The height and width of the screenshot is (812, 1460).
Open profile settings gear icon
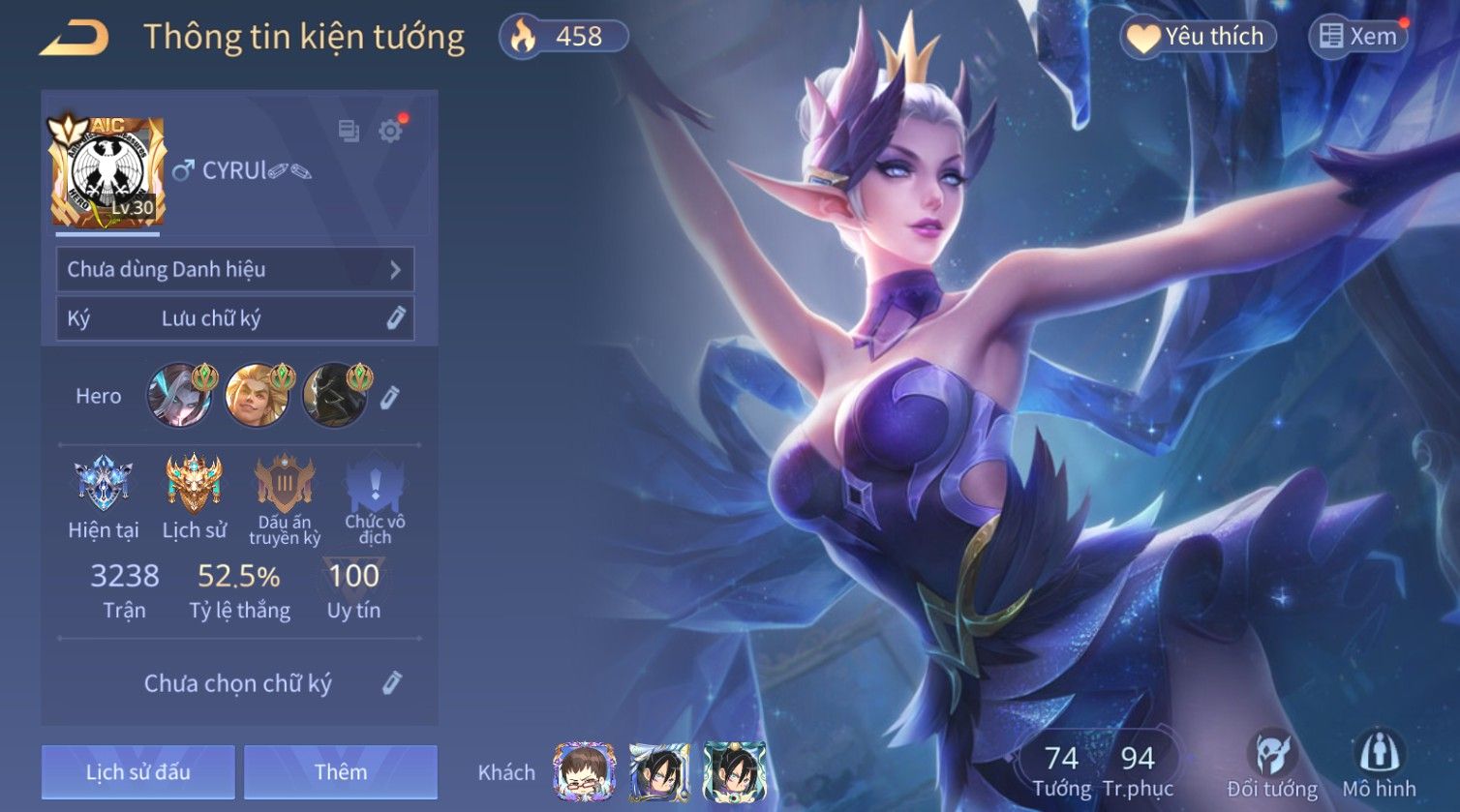click(390, 132)
